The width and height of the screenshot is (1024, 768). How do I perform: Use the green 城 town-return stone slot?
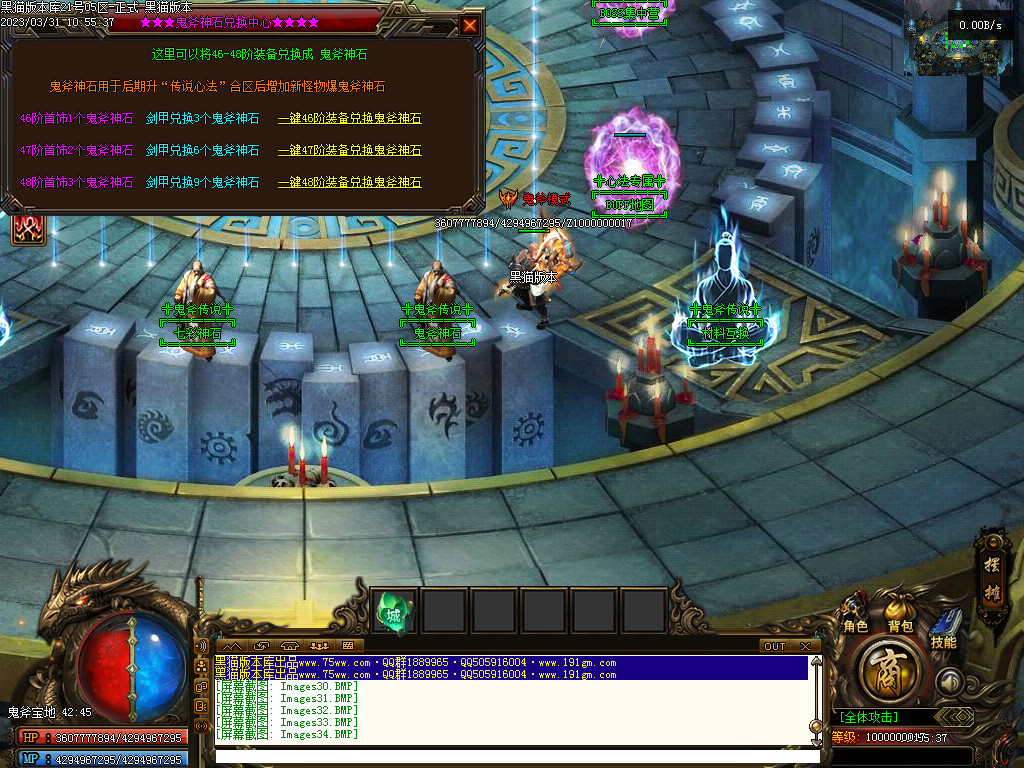392,610
